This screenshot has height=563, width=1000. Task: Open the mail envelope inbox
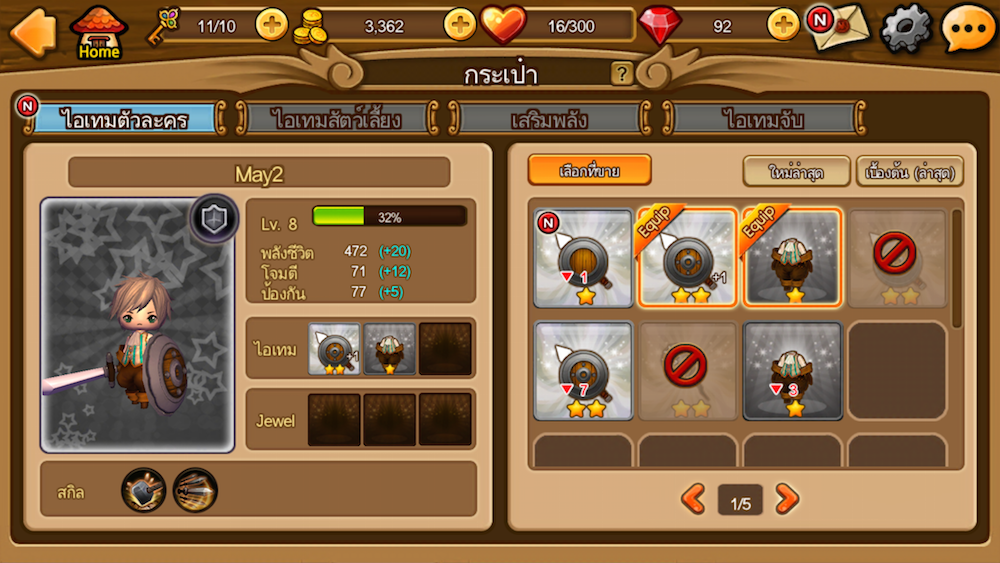coord(839,27)
